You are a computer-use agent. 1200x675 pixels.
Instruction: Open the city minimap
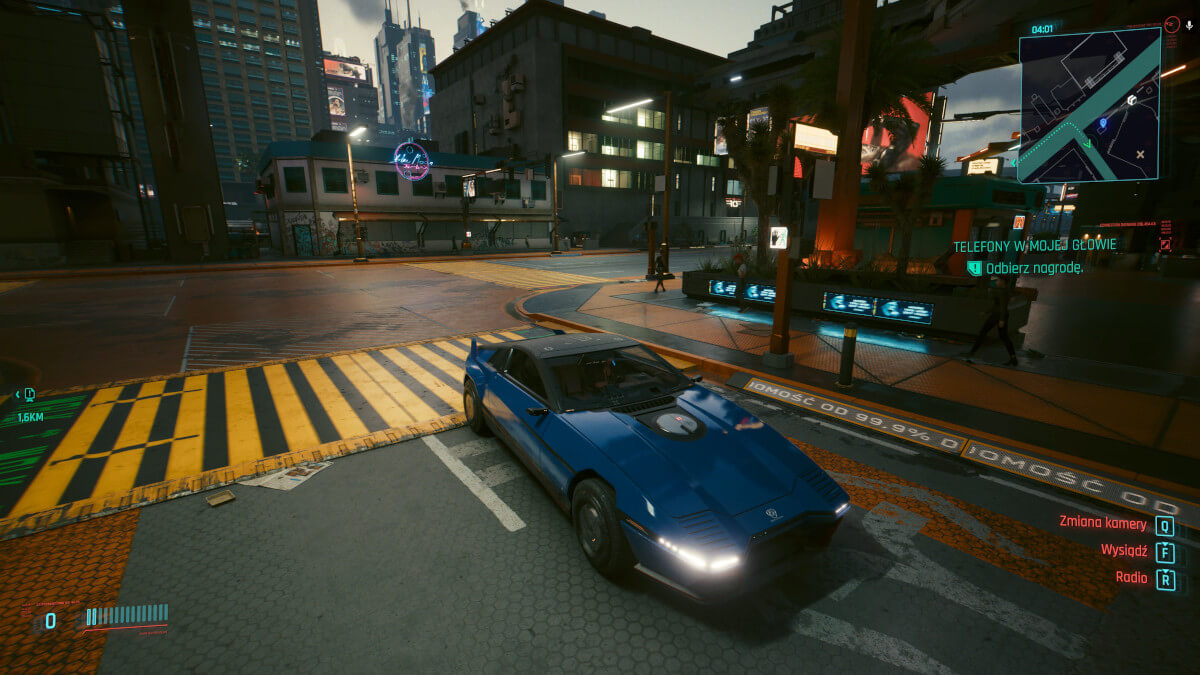[1089, 105]
